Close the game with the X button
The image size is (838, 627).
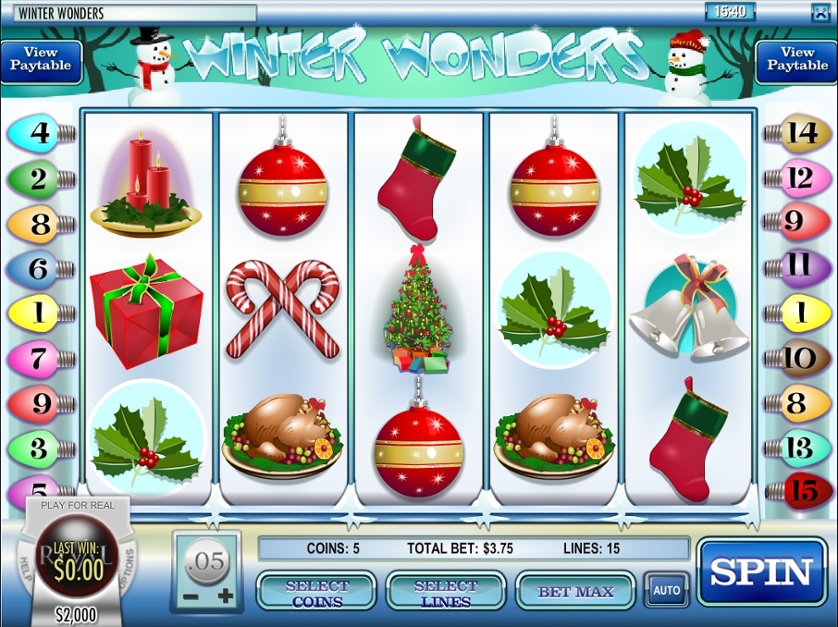[820, 12]
